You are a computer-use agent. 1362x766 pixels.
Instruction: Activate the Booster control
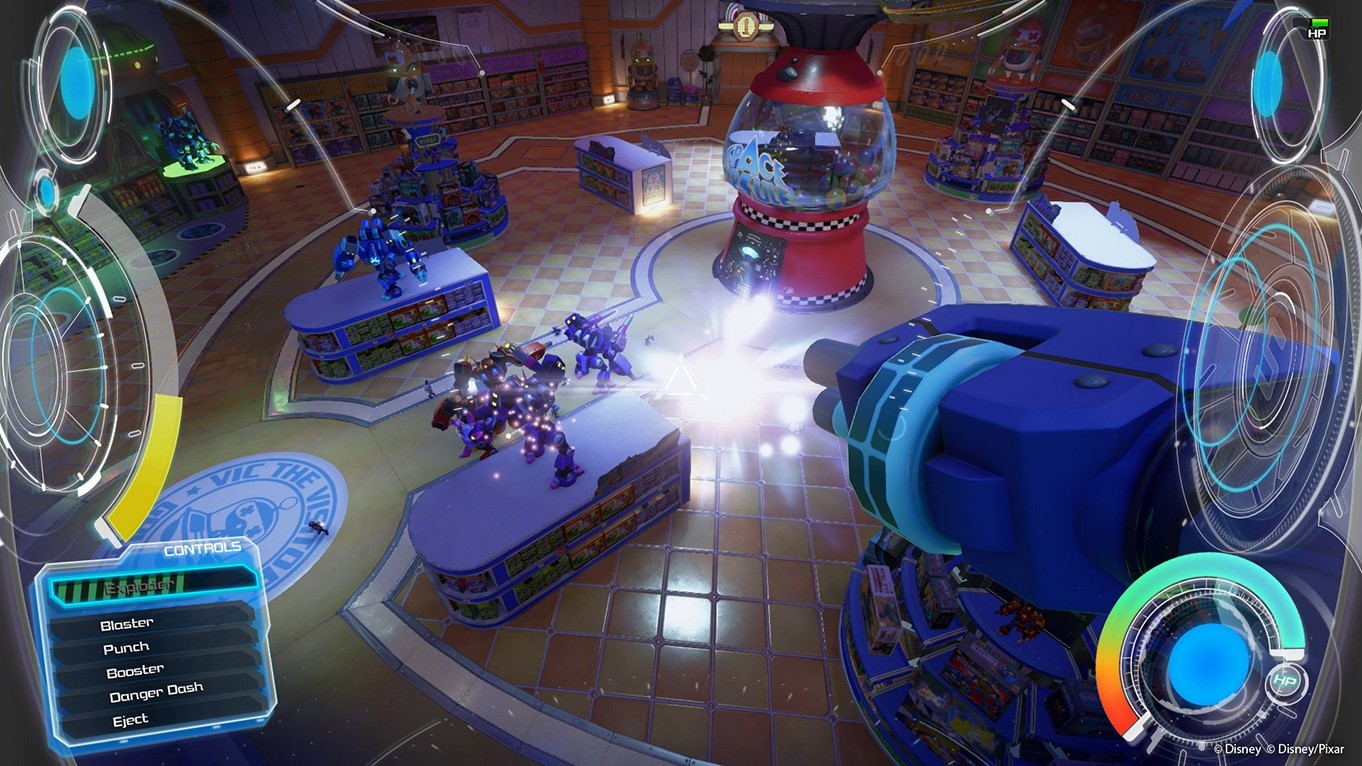tap(134, 669)
